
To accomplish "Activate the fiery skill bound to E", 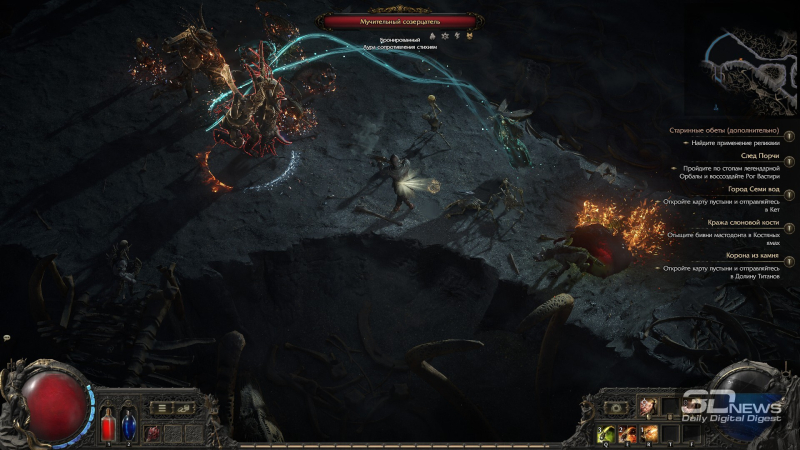I will pos(627,432).
